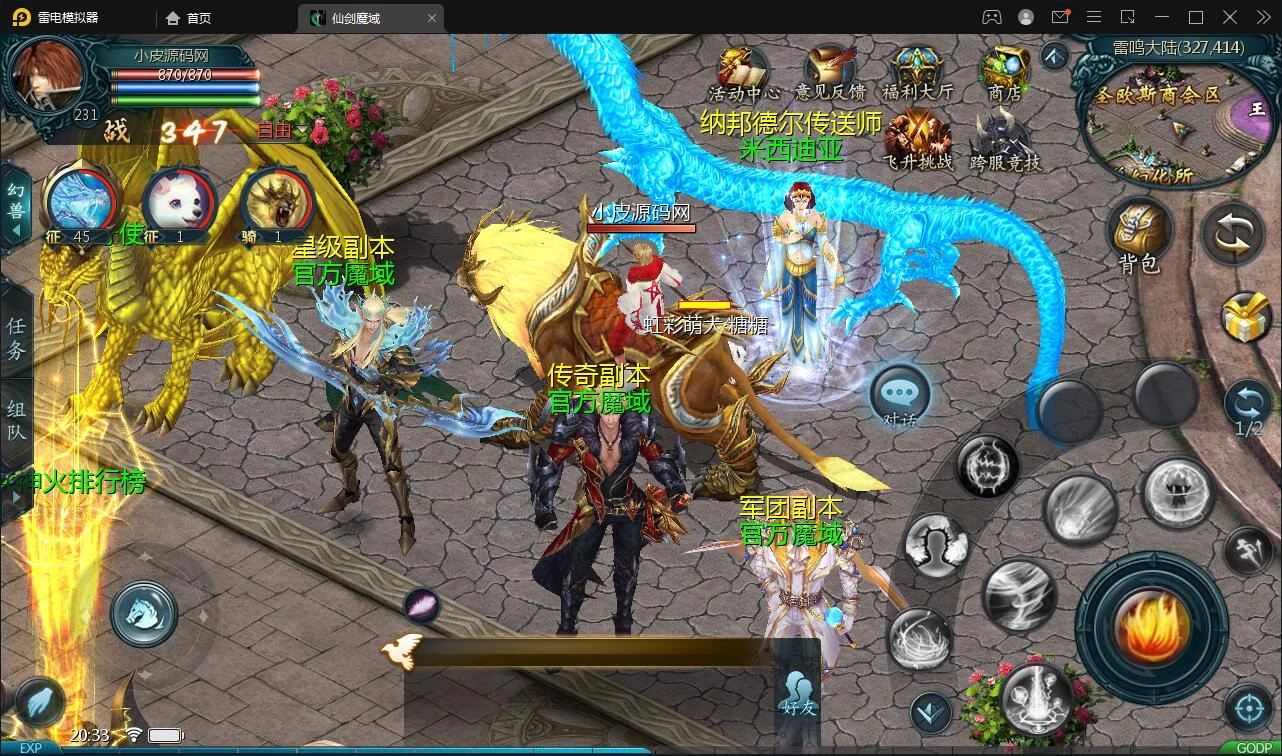Switch skill page with 1/2 button

tap(1248, 408)
